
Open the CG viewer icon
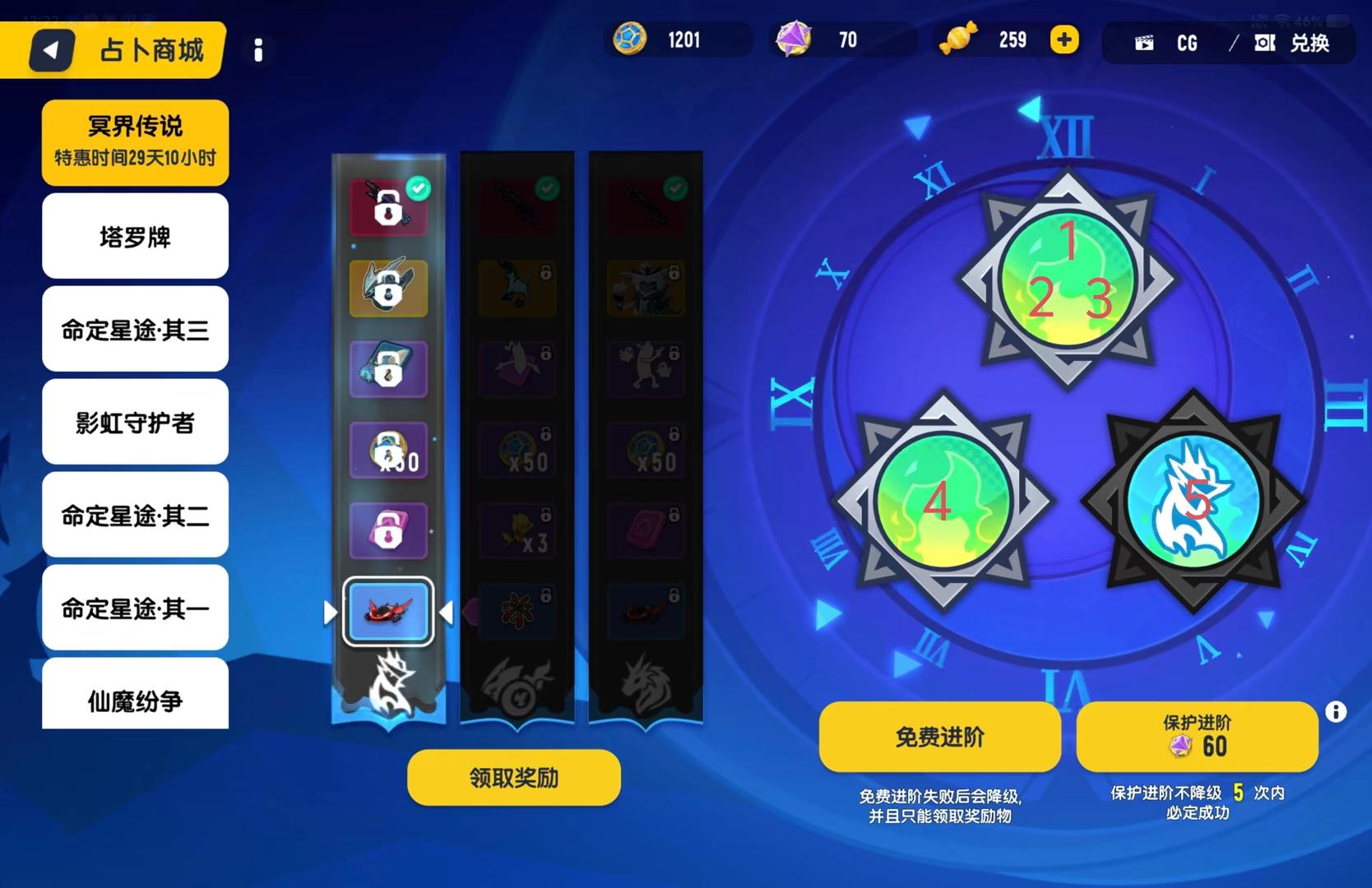click(x=1144, y=43)
